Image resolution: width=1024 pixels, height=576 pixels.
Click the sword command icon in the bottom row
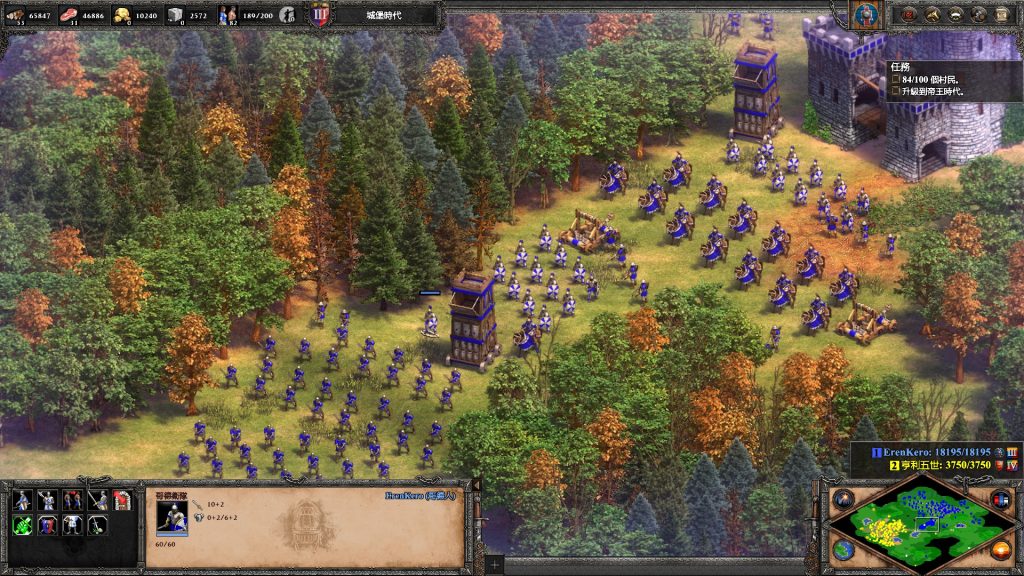pos(97,525)
